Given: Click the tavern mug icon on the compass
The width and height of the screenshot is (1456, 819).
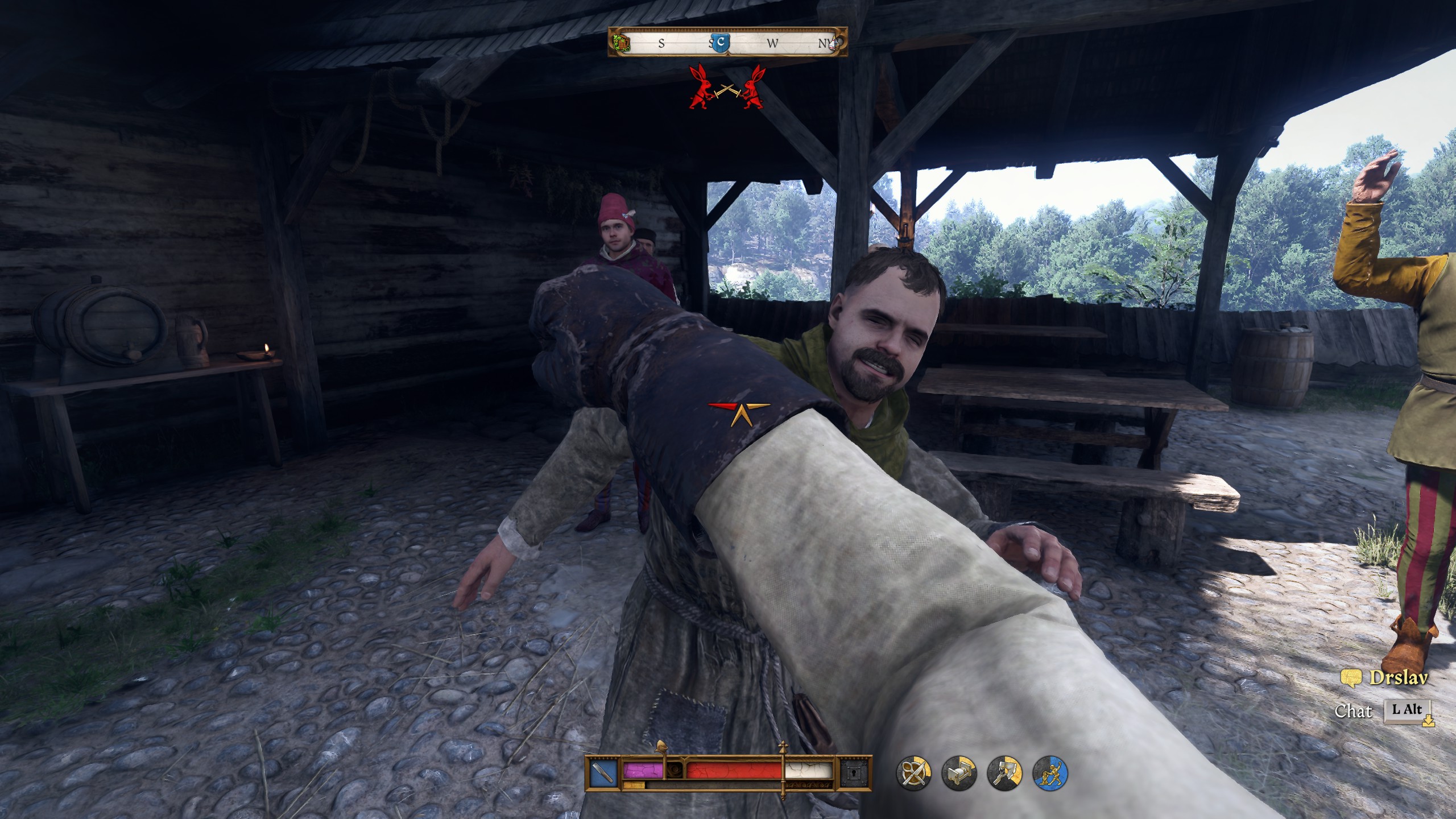Looking at the screenshot, I should (x=622, y=43).
